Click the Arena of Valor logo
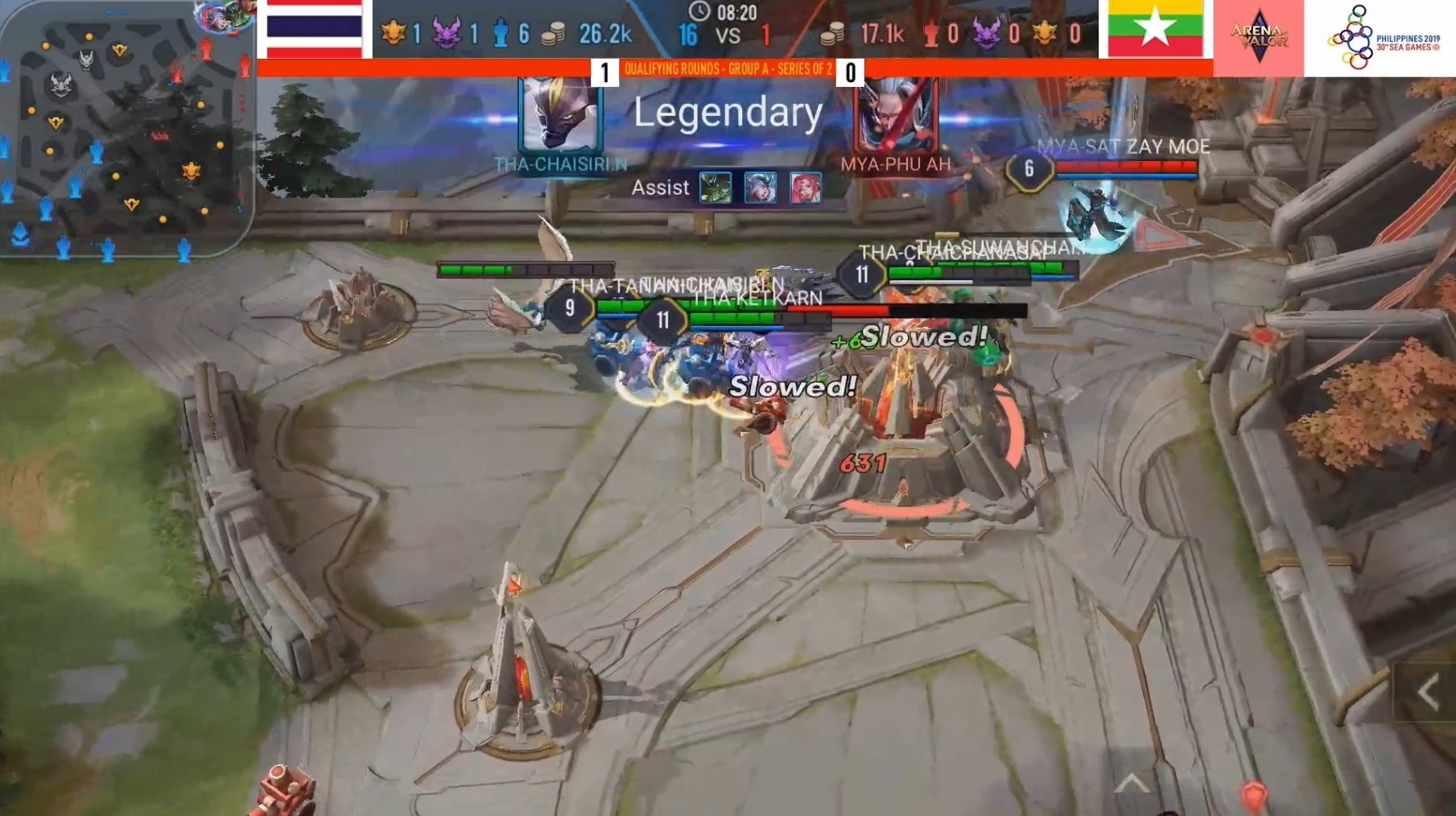This screenshot has width=1456, height=816. 1258,37
